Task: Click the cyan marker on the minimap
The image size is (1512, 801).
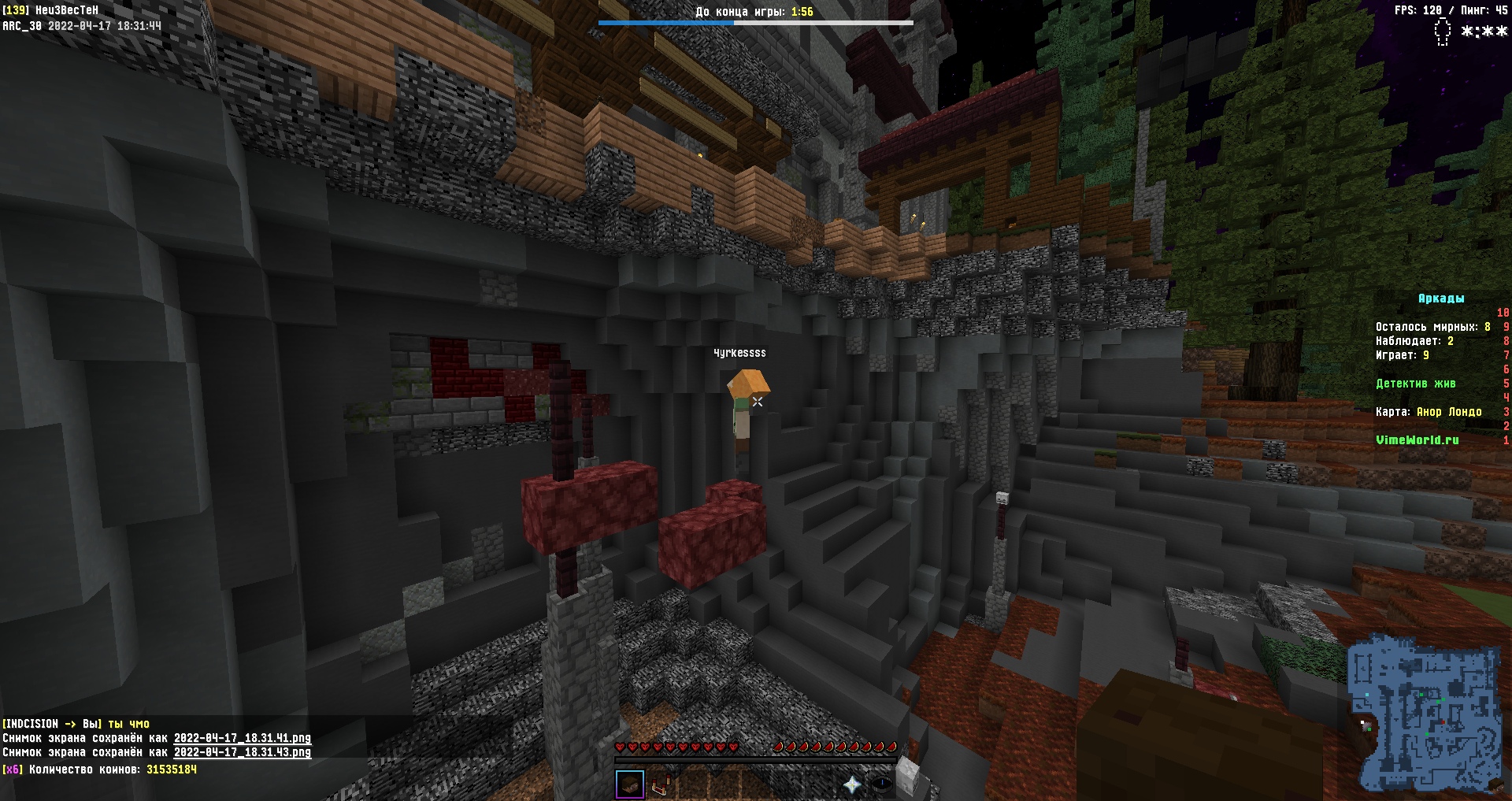Action: pos(1367,695)
